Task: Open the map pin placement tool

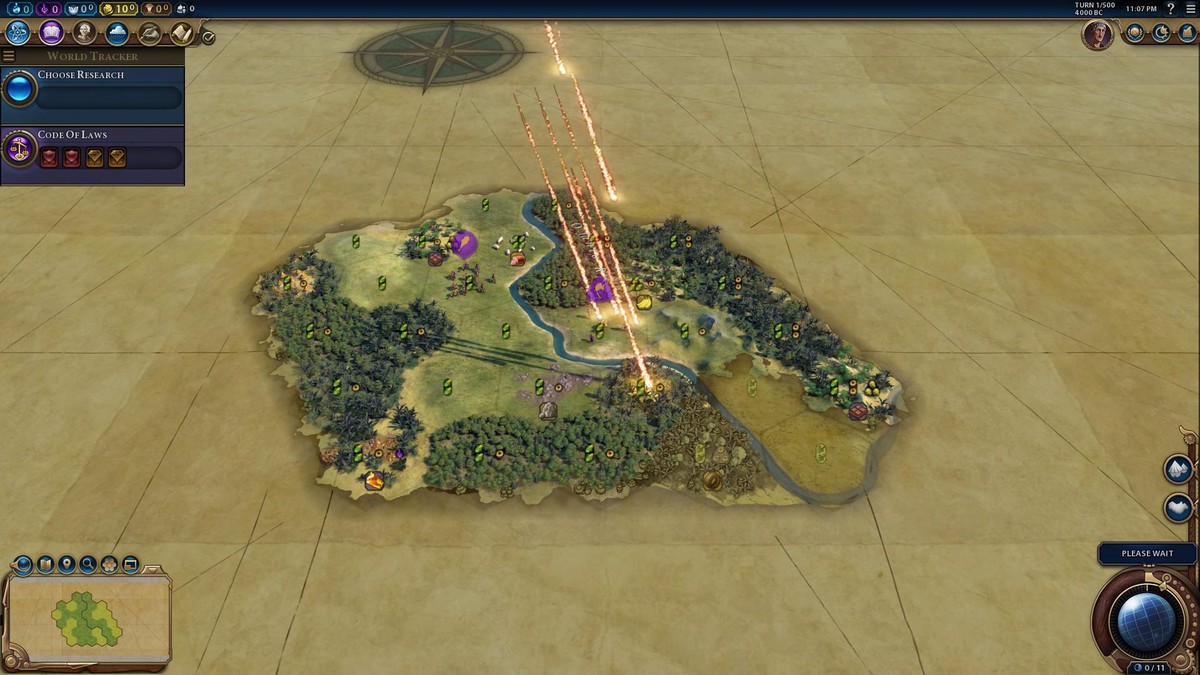Action: point(66,565)
